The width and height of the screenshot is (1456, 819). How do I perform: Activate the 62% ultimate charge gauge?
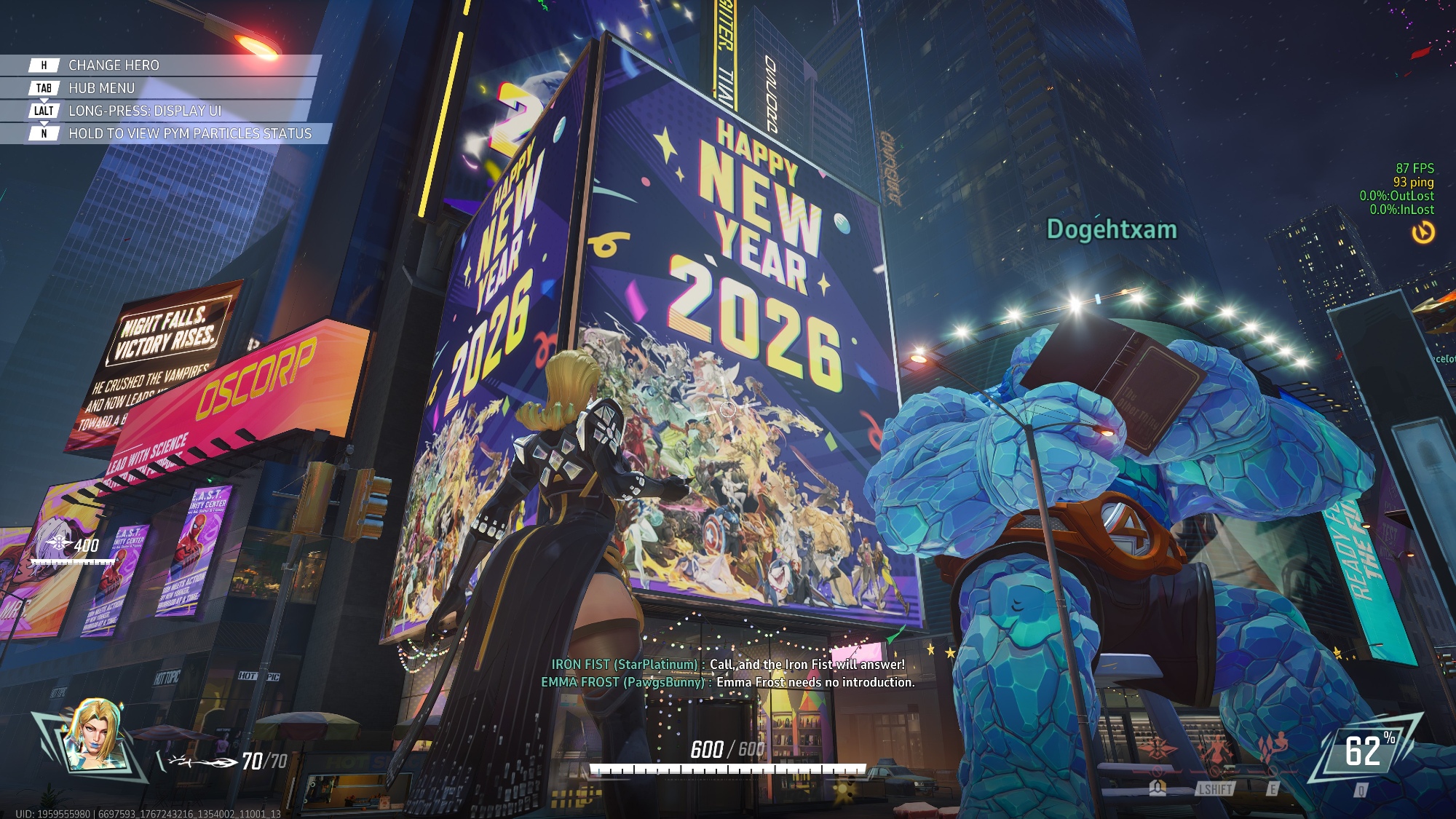pos(1363,751)
